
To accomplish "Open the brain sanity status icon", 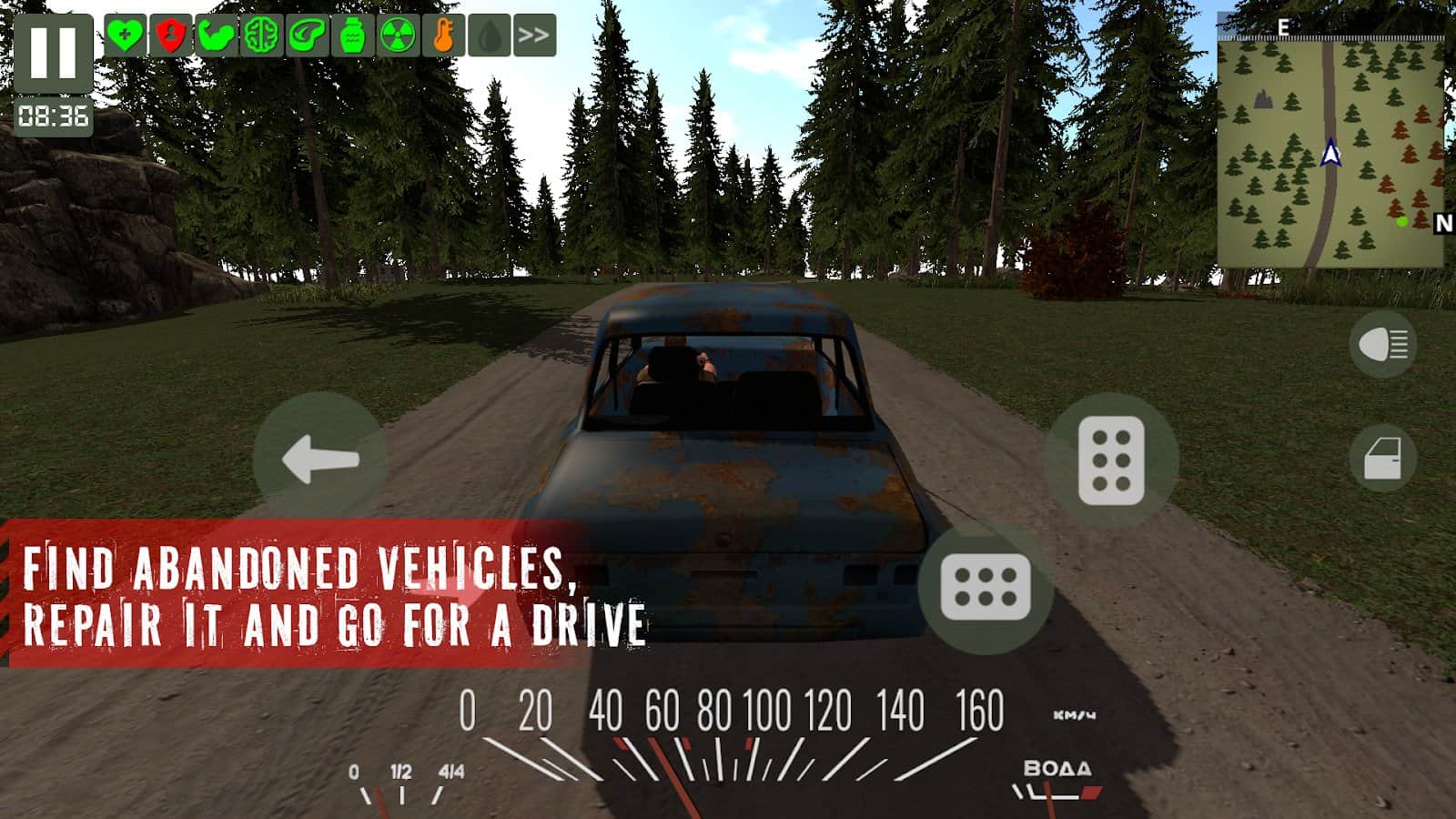I will point(261,35).
